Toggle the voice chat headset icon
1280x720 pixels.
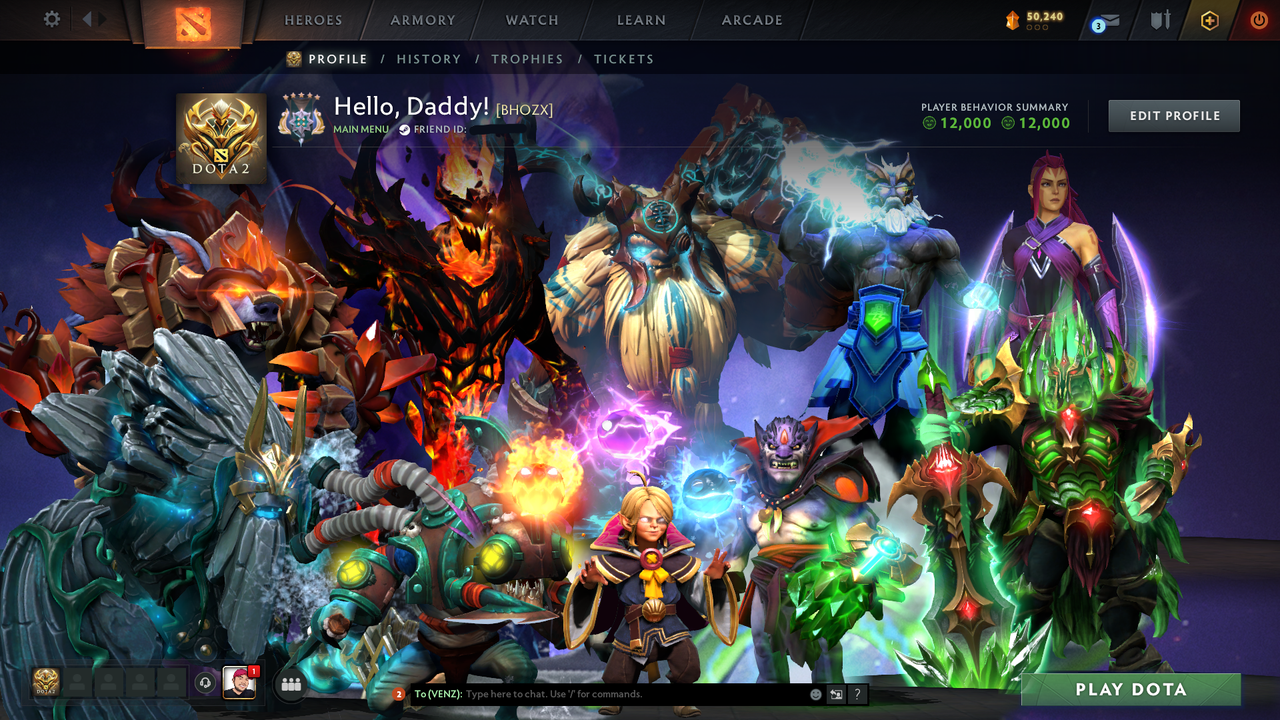tap(205, 682)
